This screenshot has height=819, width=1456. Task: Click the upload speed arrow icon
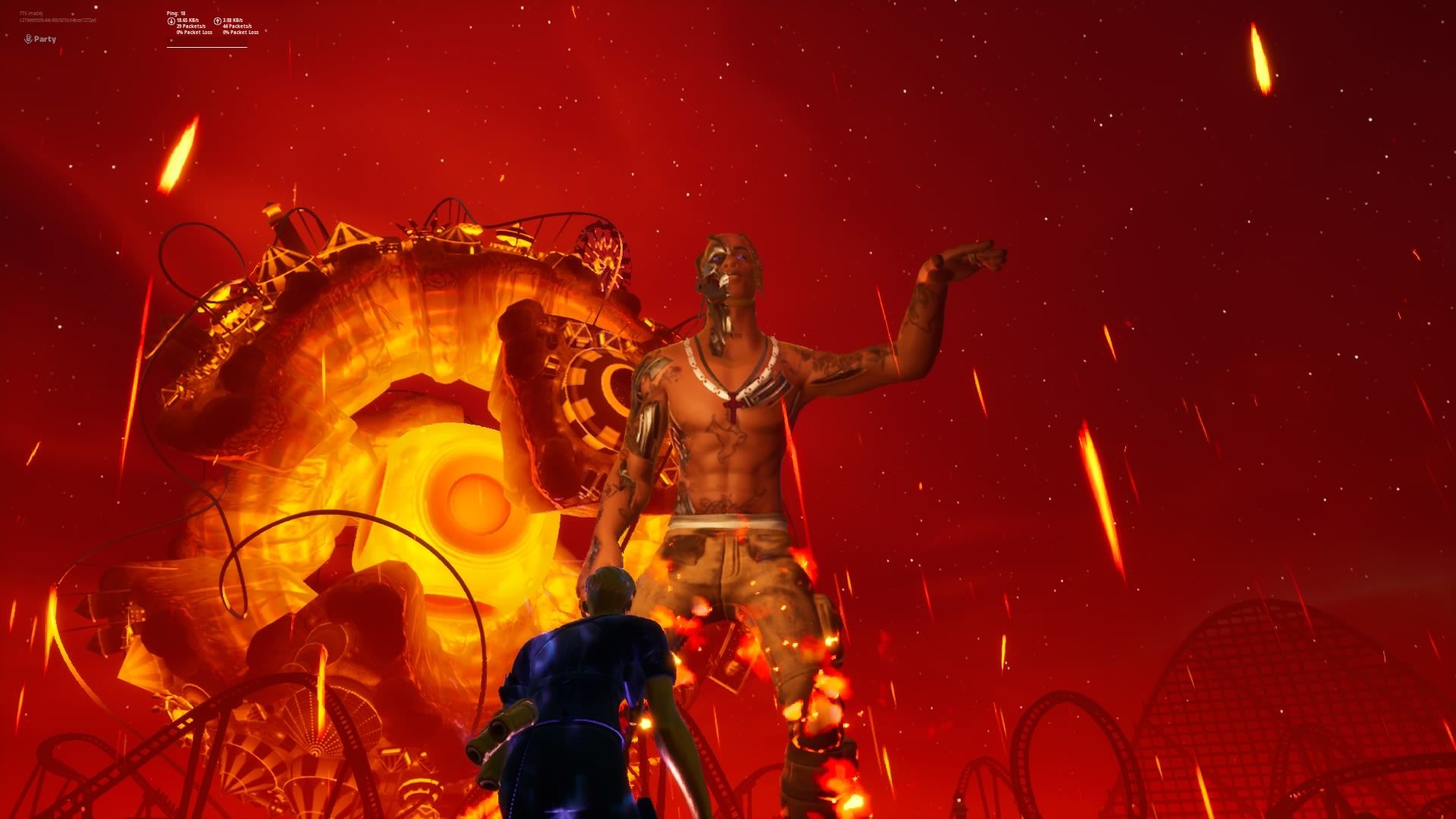218,21
